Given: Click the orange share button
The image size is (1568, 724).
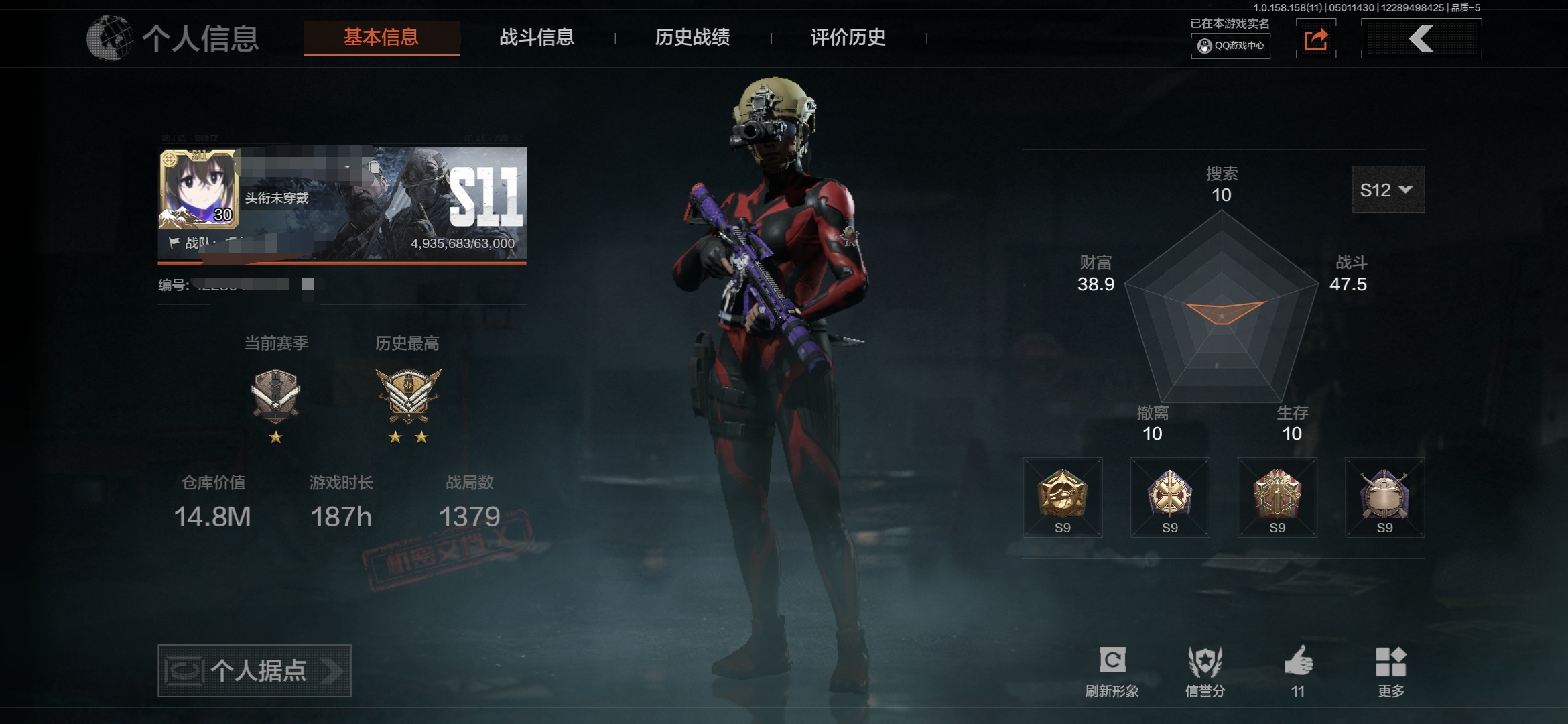Looking at the screenshot, I should (1315, 39).
